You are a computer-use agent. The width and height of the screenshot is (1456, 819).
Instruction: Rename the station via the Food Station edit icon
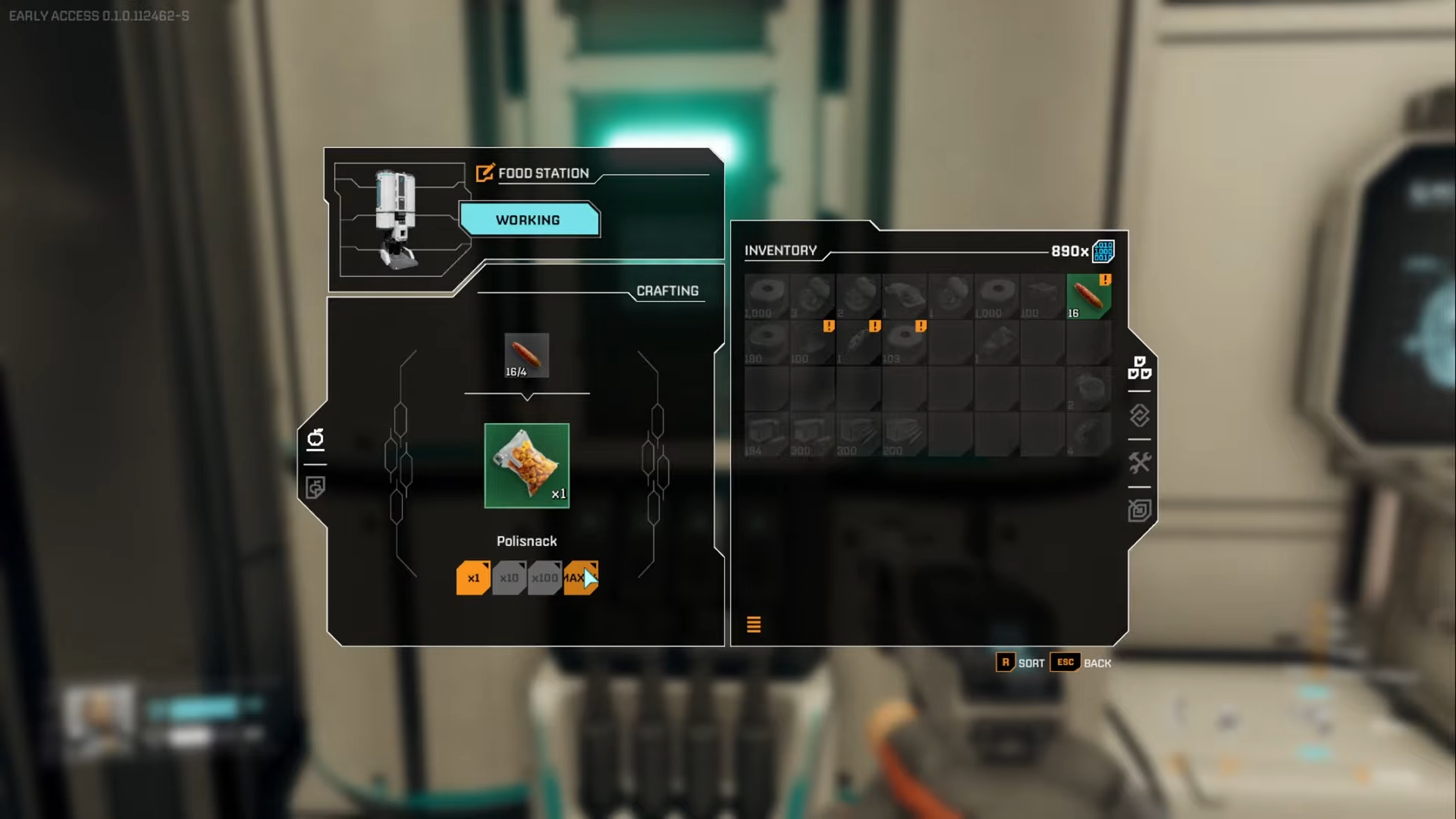[x=485, y=173]
